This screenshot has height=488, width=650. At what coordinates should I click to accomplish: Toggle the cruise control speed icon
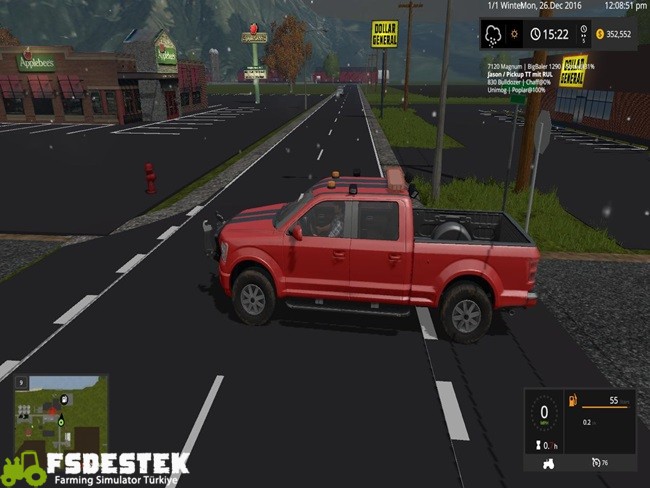[596, 462]
